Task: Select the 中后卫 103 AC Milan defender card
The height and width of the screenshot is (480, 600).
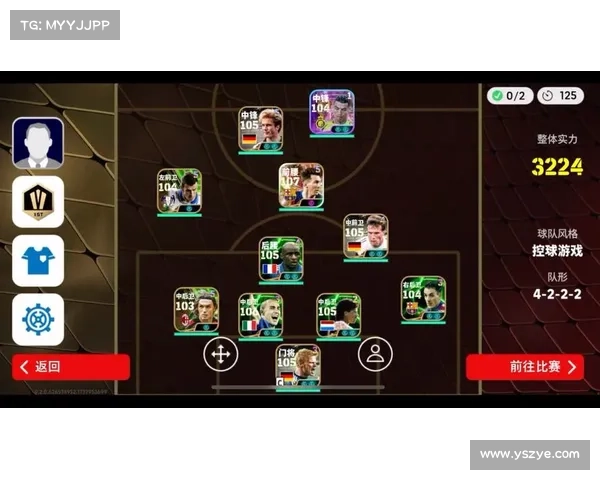Action: coord(196,310)
